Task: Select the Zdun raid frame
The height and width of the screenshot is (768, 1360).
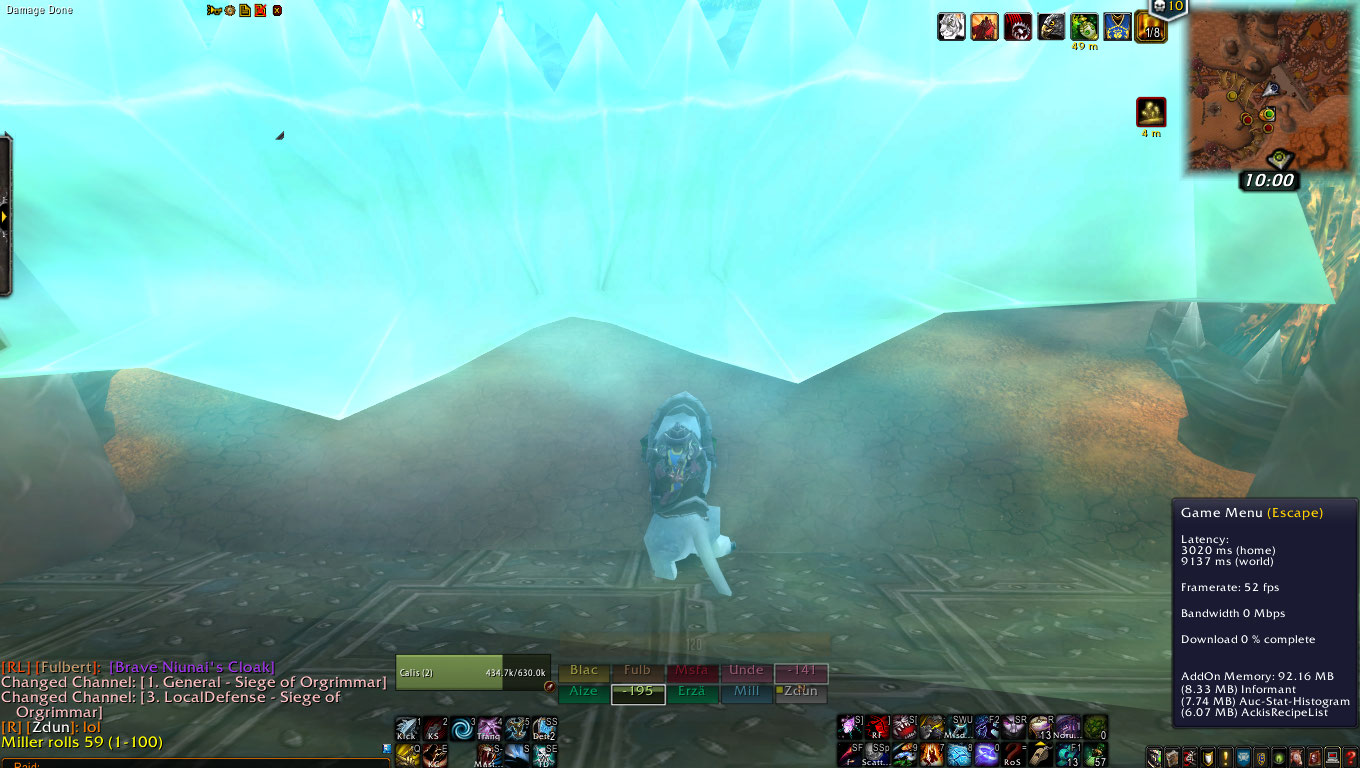Action: (801, 692)
